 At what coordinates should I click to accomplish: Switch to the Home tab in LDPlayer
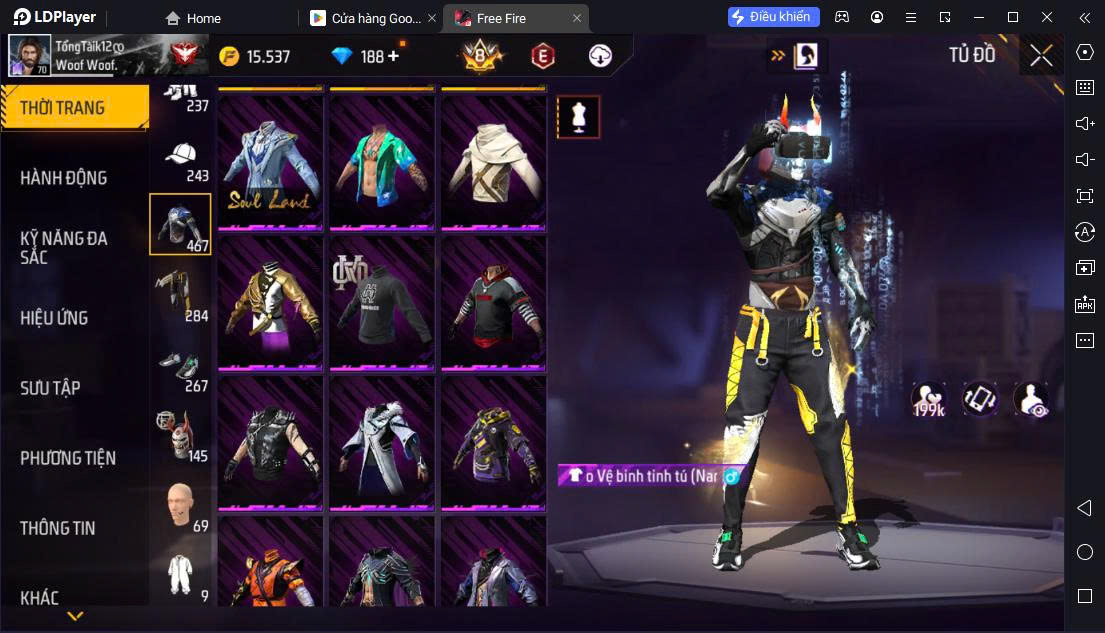click(x=194, y=18)
